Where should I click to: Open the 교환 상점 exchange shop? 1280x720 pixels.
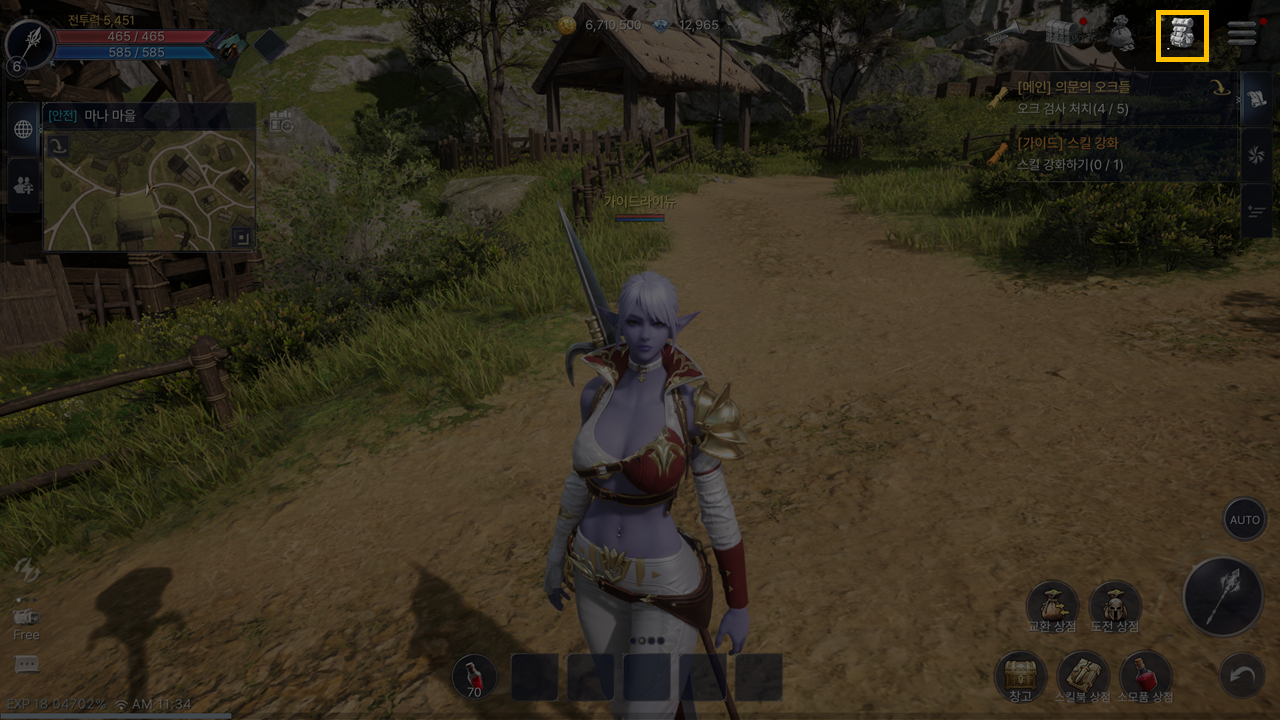pyautogui.click(x=1052, y=605)
